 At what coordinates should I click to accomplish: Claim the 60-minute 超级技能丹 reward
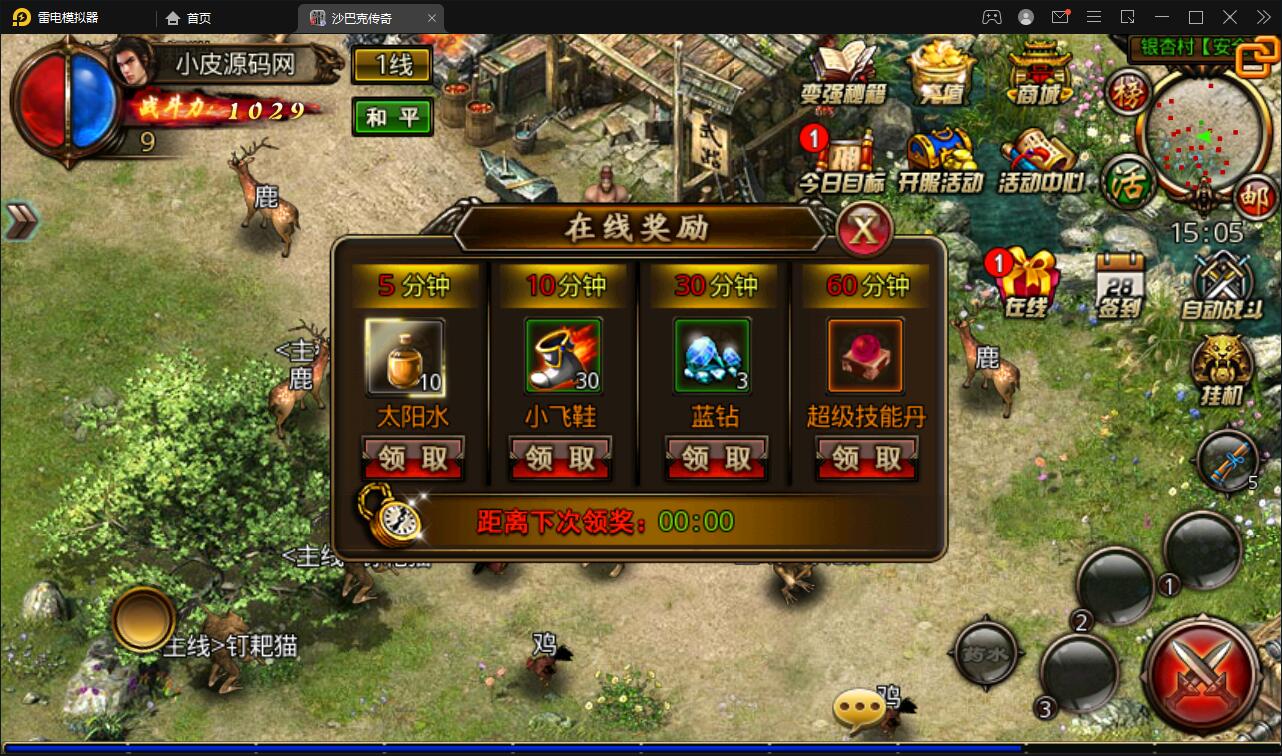click(x=866, y=459)
